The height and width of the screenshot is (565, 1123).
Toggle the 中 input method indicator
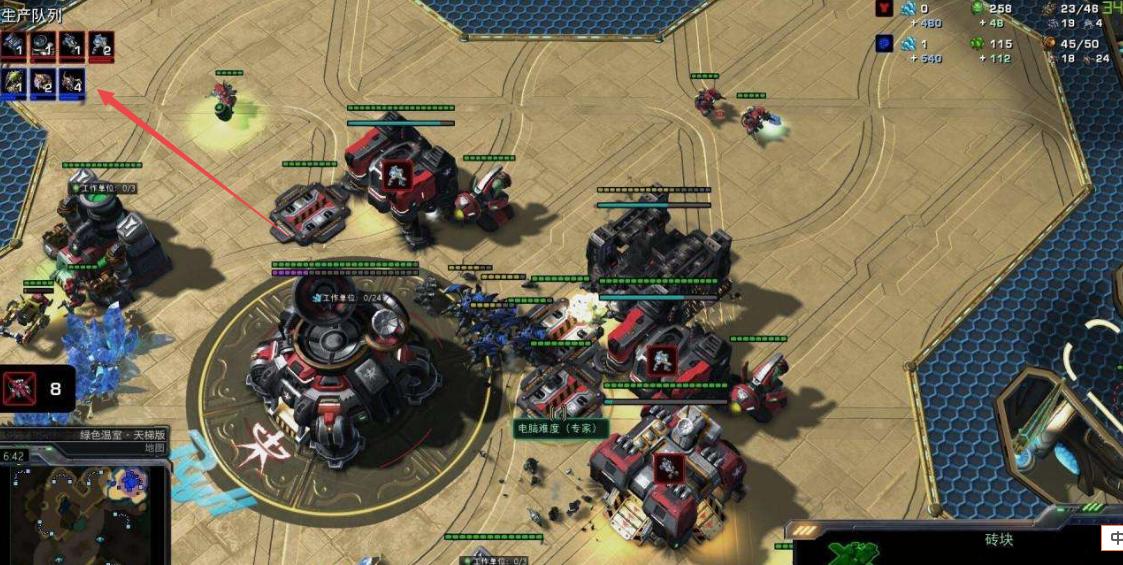tap(1115, 538)
